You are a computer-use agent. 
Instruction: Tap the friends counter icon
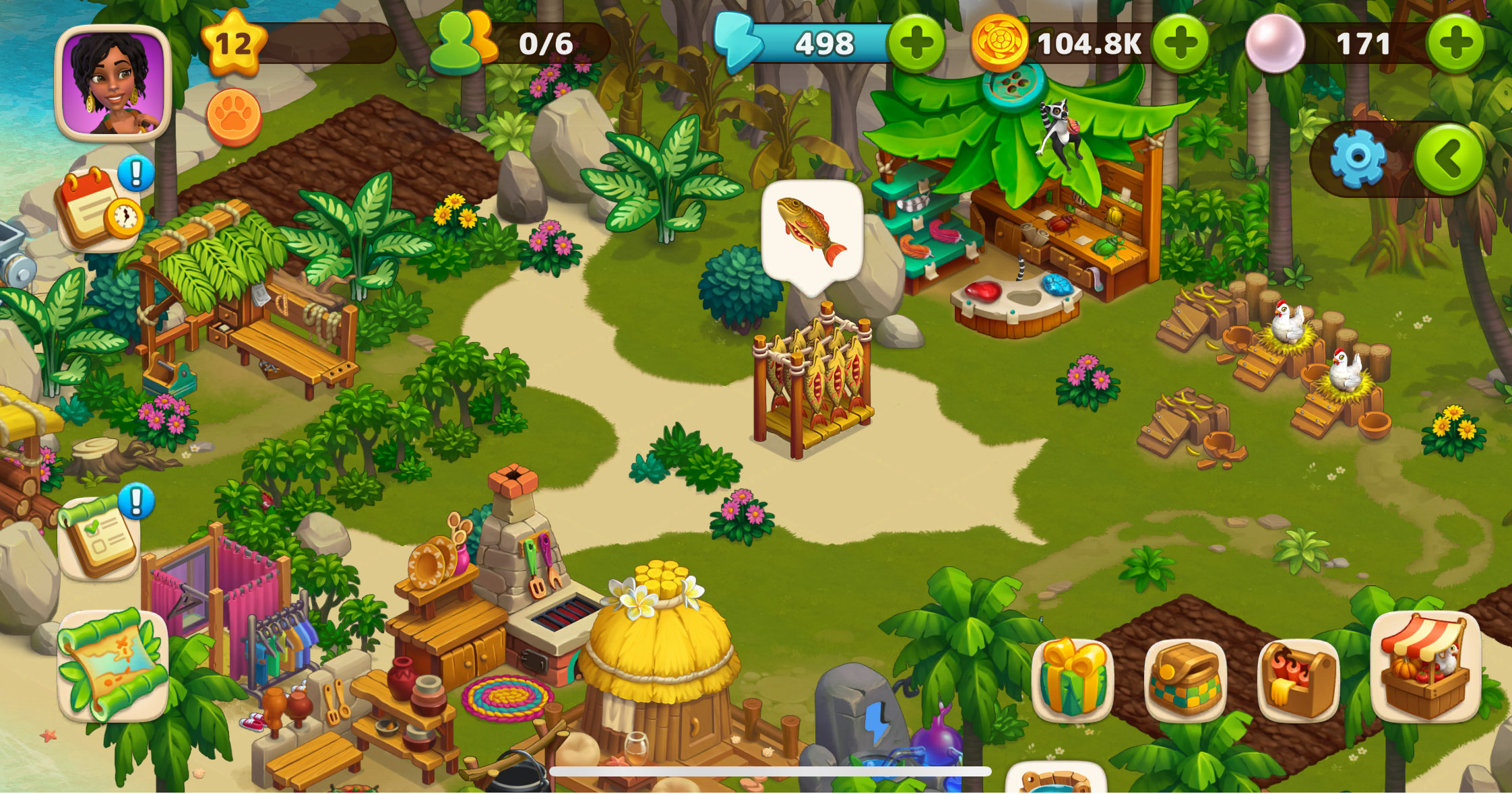[x=464, y=43]
